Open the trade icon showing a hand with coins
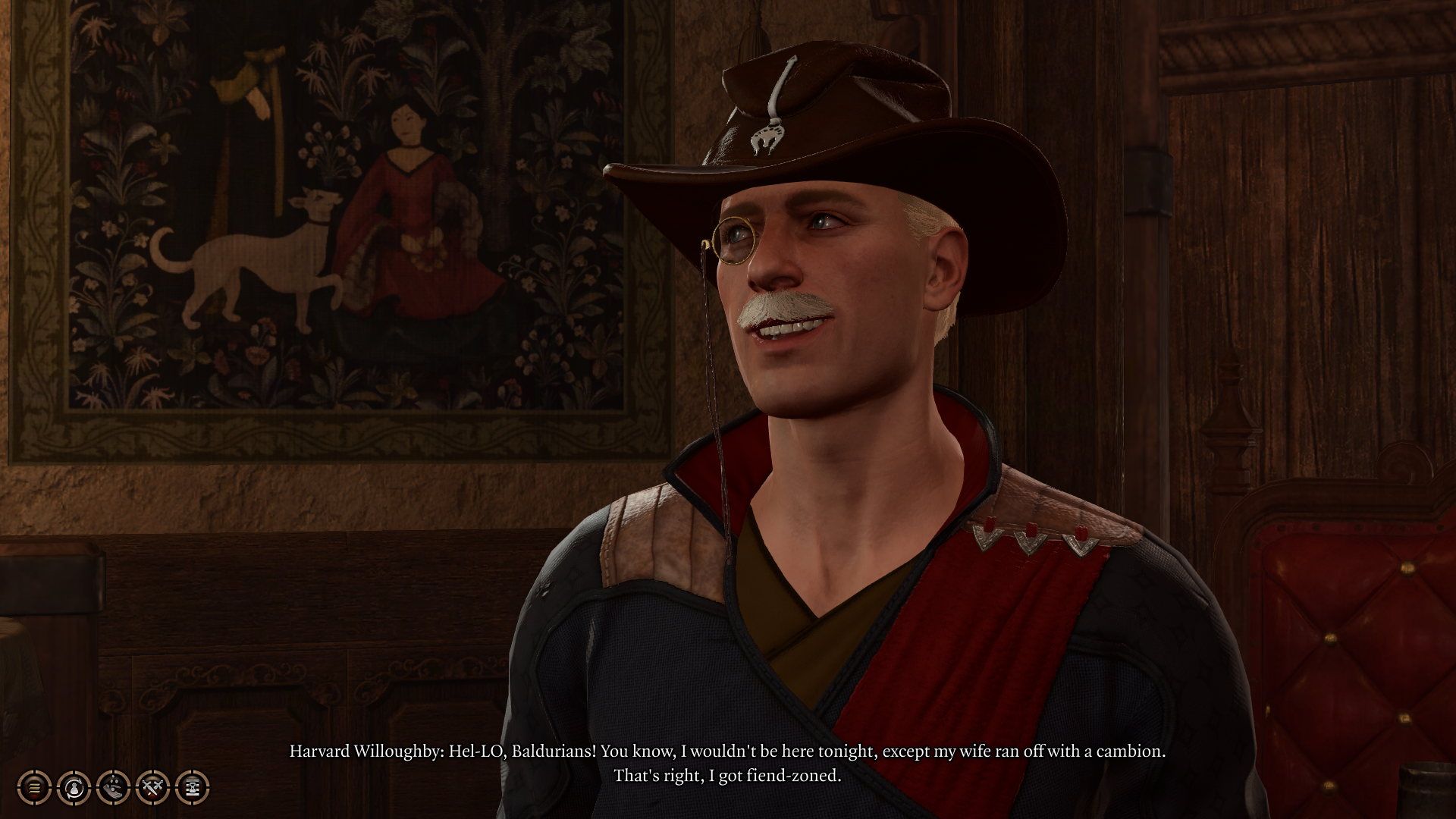Screen dimensions: 1456x819 (x=113, y=787)
